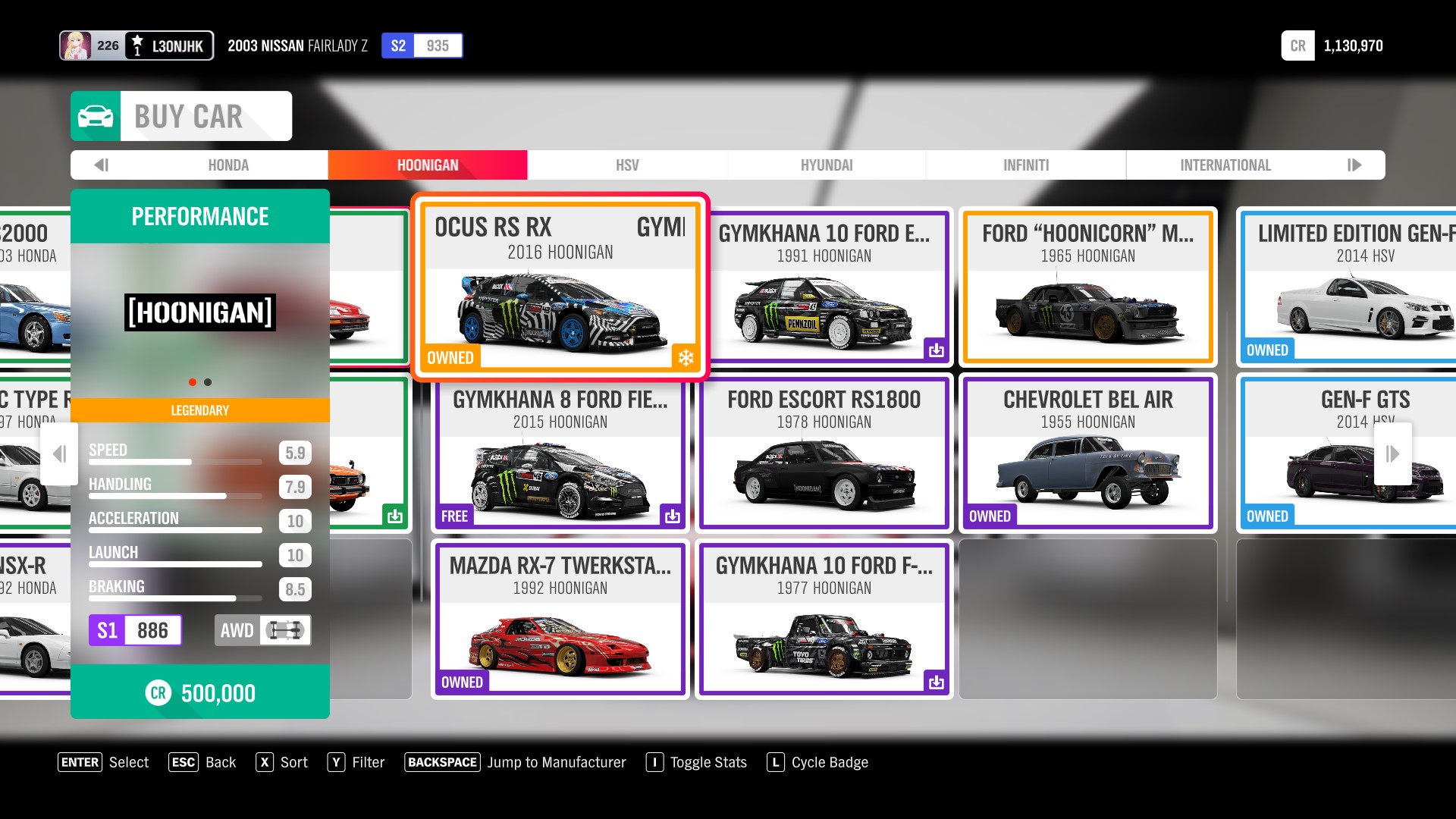Select the highlighted Focus RS RX card
Viewport: 1456px width, 819px height.
(x=560, y=287)
